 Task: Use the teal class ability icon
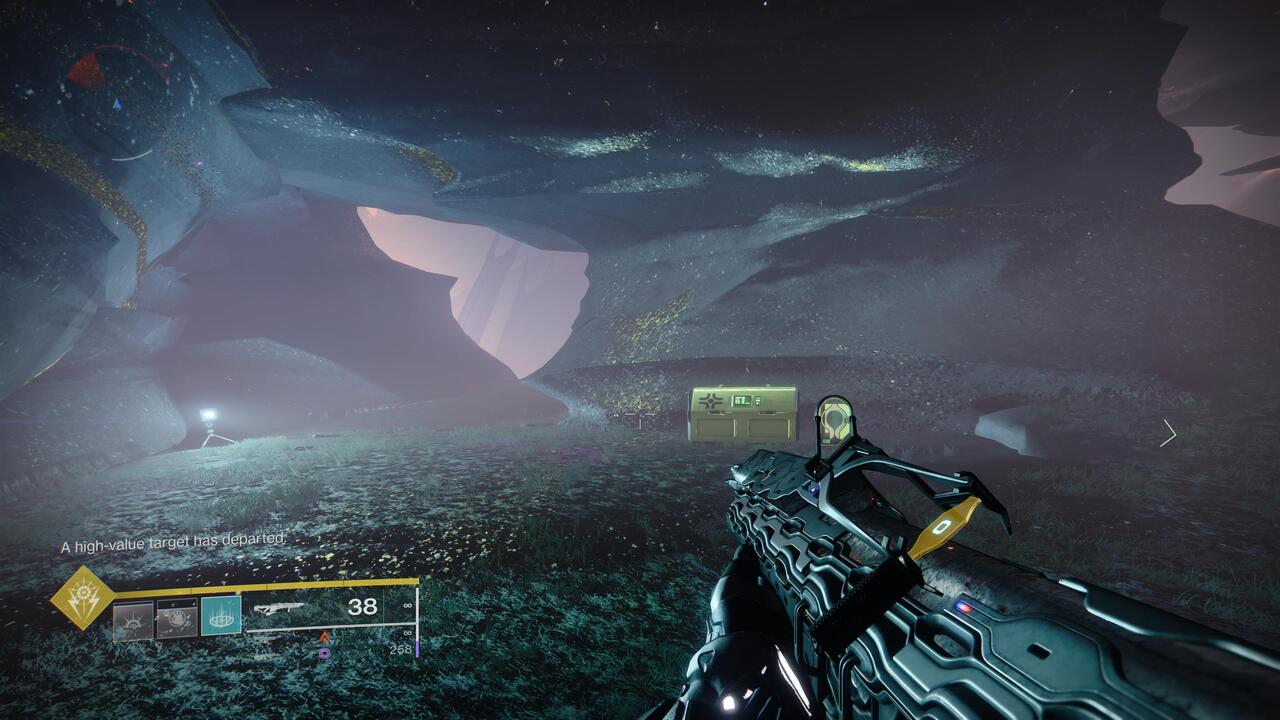pyautogui.click(x=221, y=617)
